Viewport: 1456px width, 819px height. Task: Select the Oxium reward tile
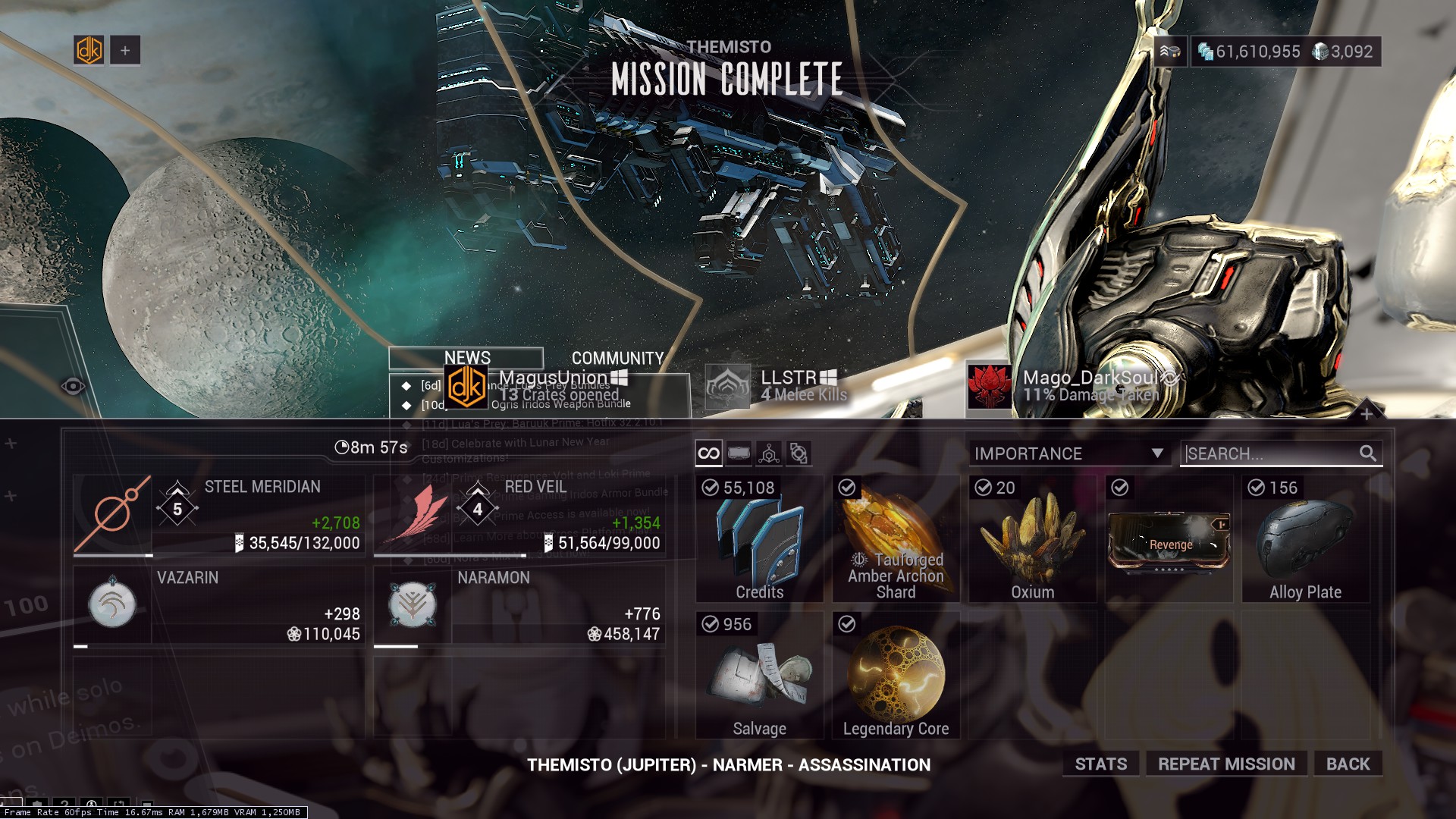click(1032, 539)
